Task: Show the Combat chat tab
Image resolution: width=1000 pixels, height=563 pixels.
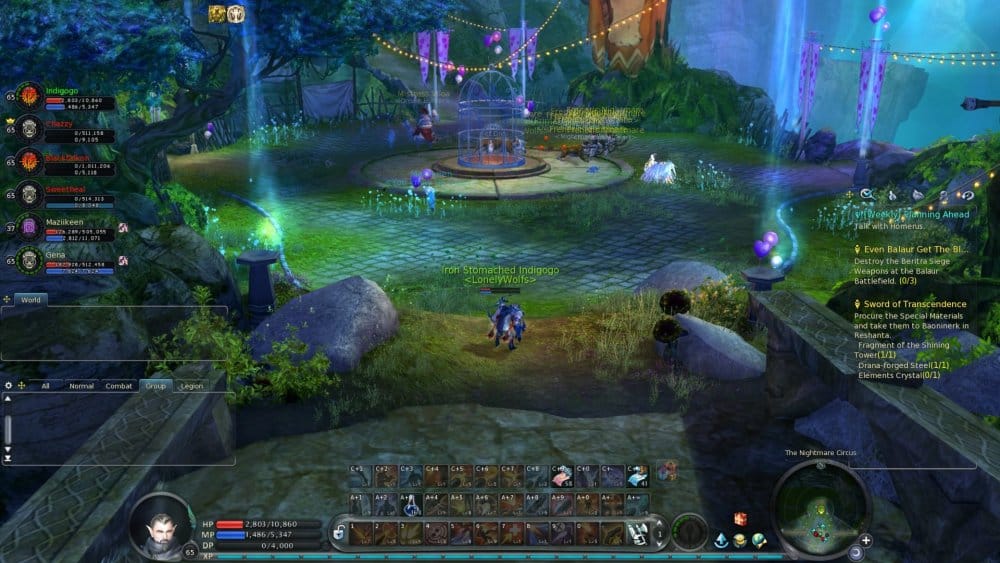Action: (119, 385)
